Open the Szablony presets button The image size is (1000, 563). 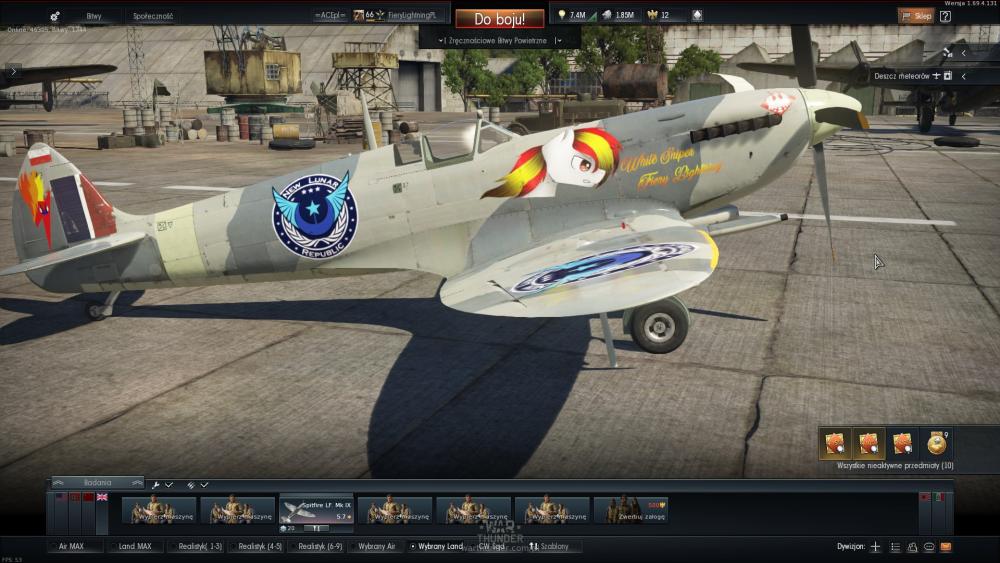point(551,547)
